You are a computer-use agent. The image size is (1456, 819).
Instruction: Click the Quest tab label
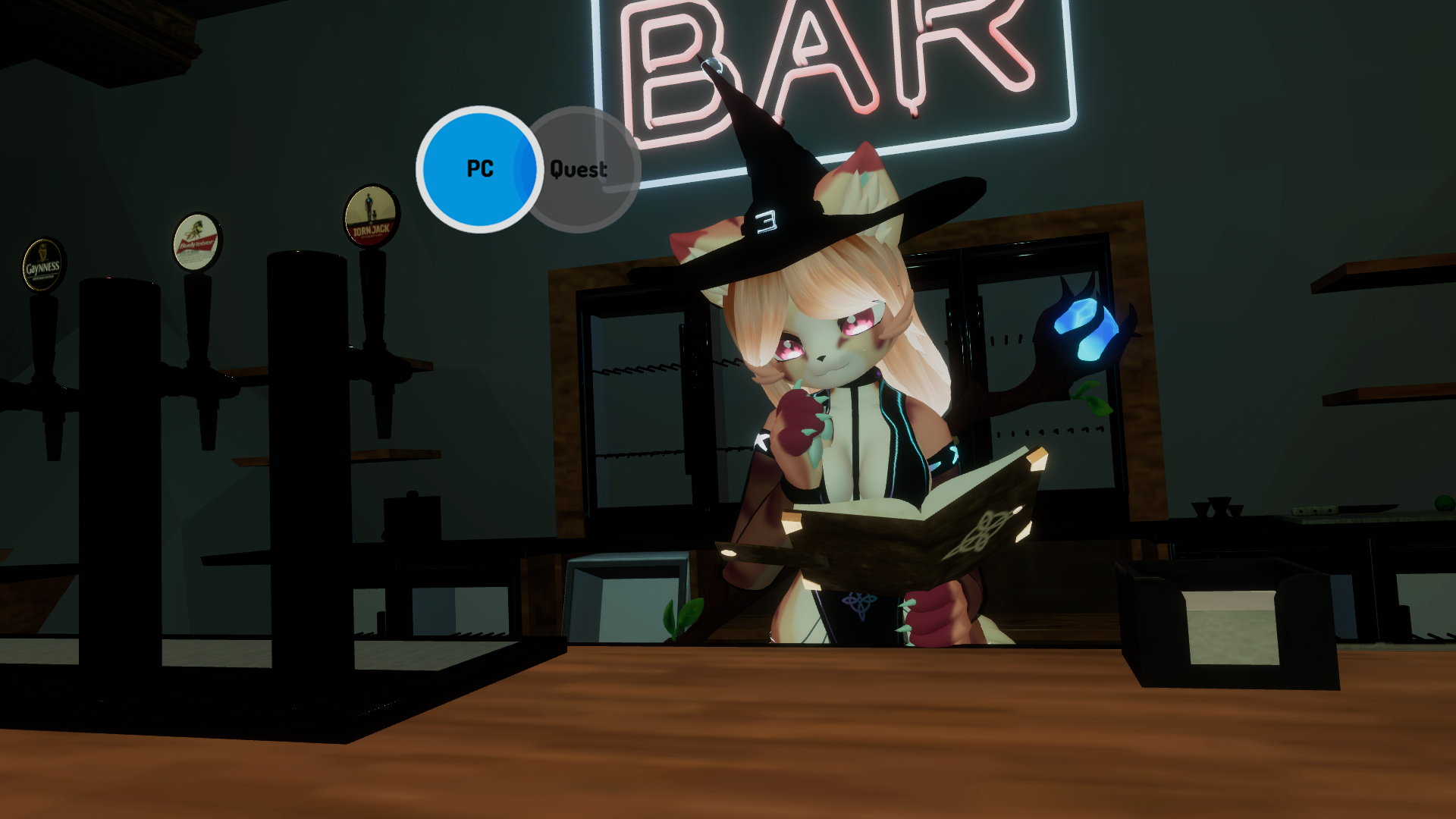click(579, 170)
